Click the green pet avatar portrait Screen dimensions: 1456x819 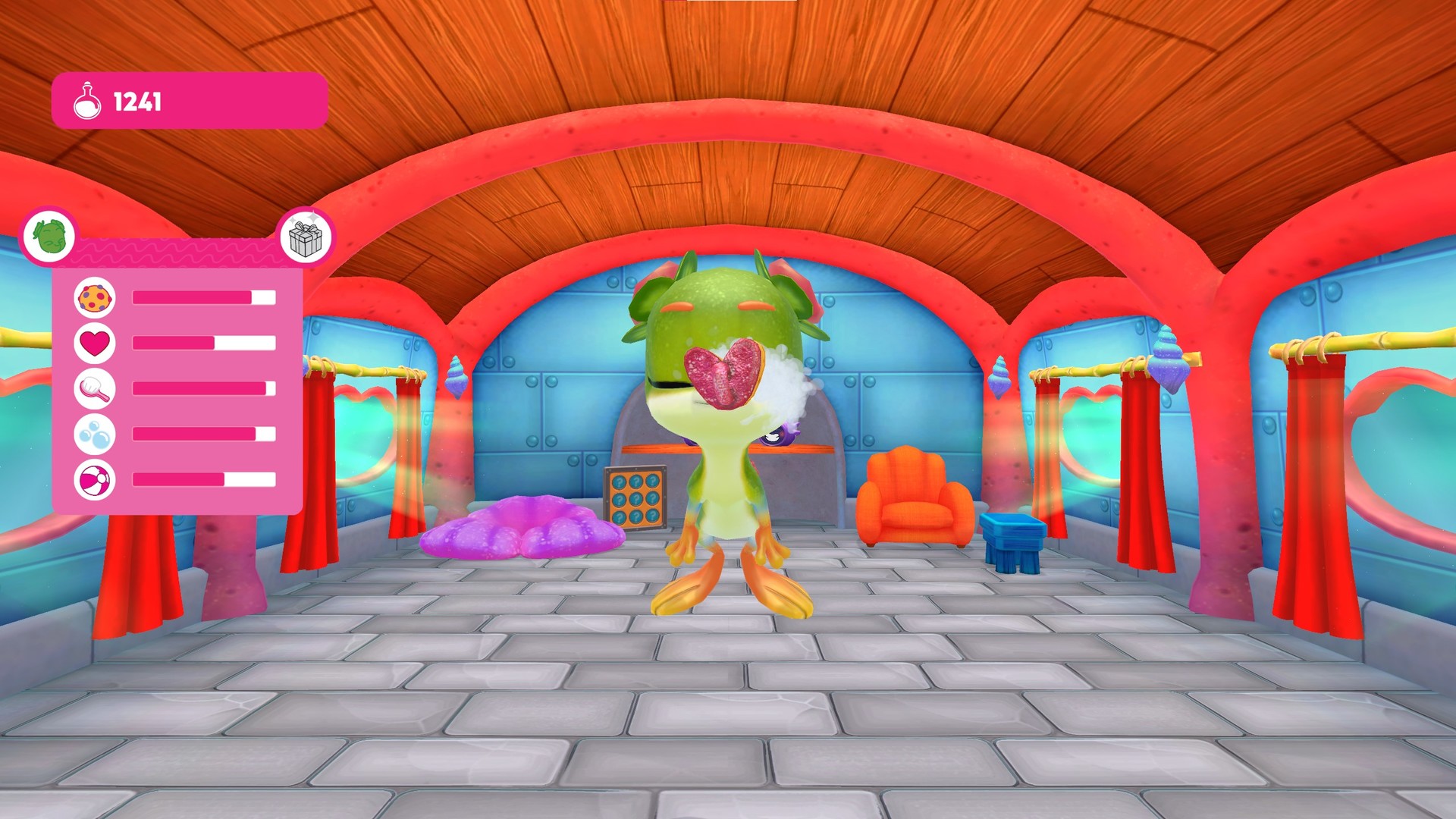(48, 236)
